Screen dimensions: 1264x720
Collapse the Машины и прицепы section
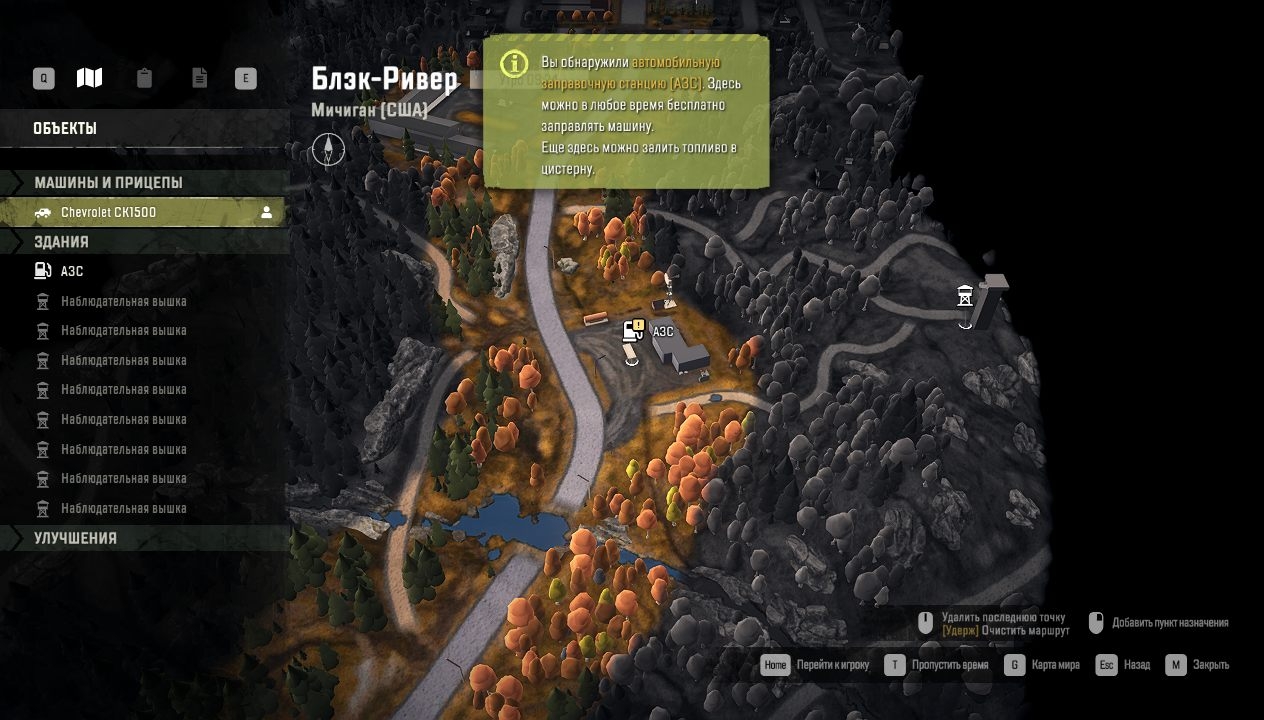tap(108, 183)
